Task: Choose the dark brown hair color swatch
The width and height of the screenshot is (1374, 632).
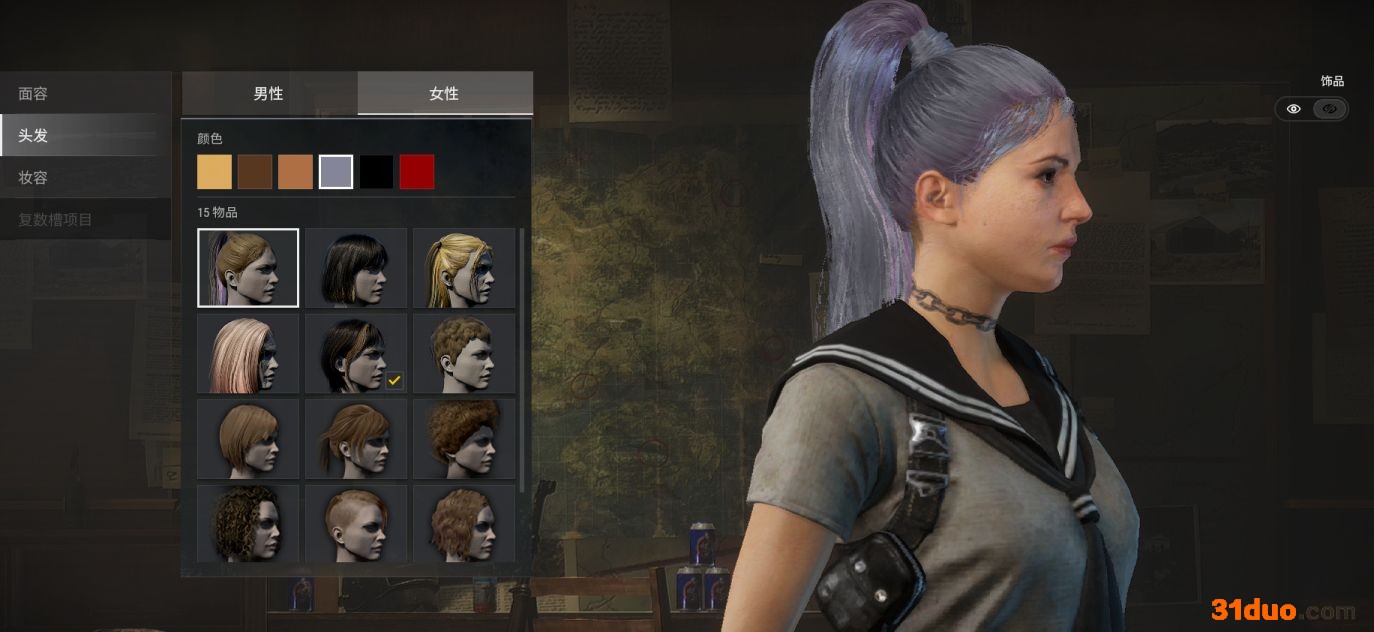Action: (255, 172)
